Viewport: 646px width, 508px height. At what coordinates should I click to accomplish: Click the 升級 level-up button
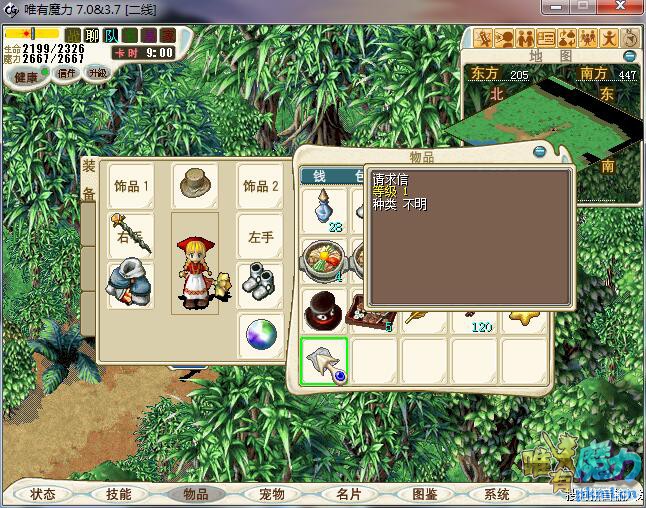pos(97,73)
